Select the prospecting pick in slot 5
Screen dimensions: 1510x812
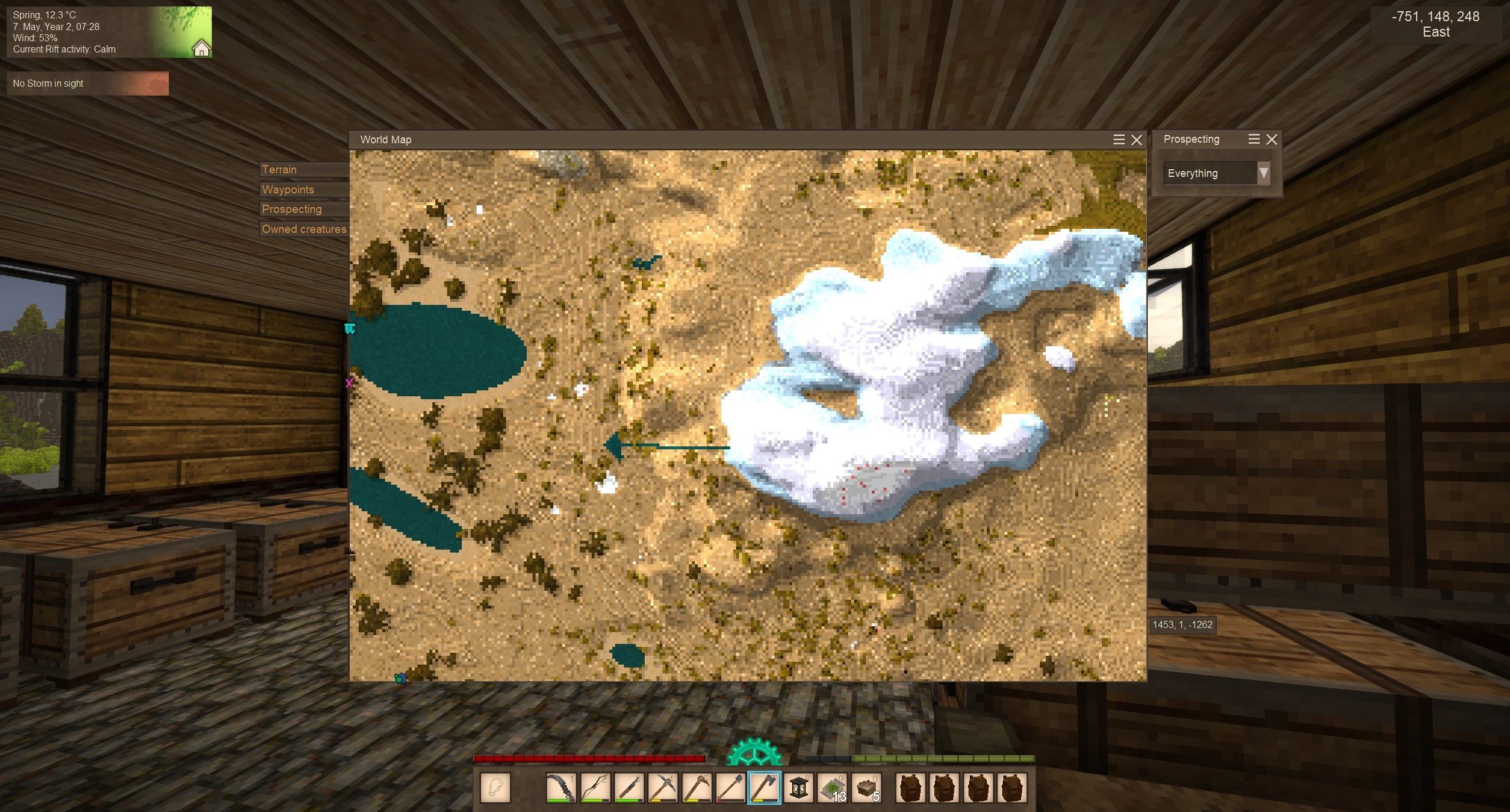click(697, 788)
